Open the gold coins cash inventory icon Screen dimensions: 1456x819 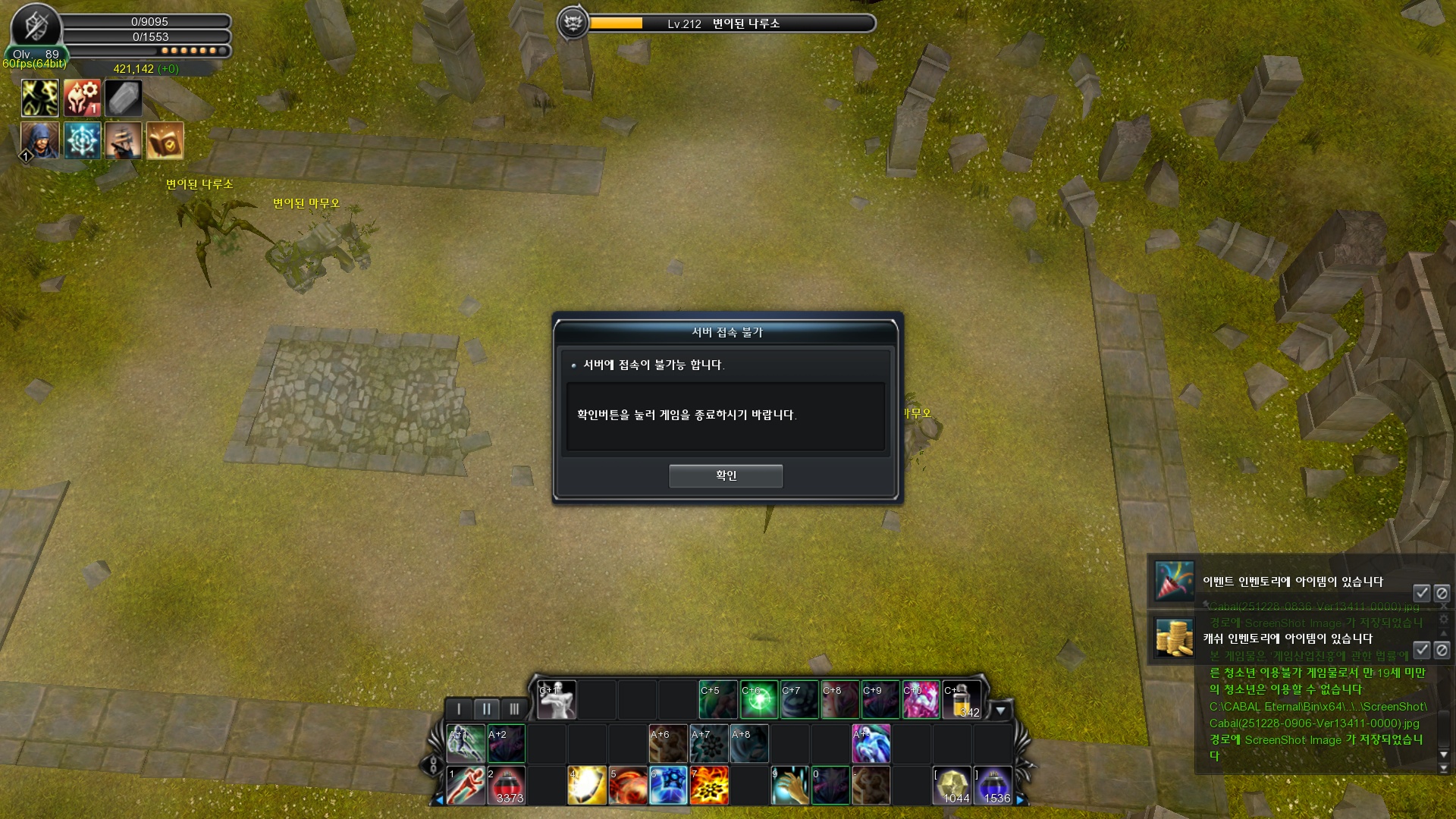pyautogui.click(x=1174, y=637)
